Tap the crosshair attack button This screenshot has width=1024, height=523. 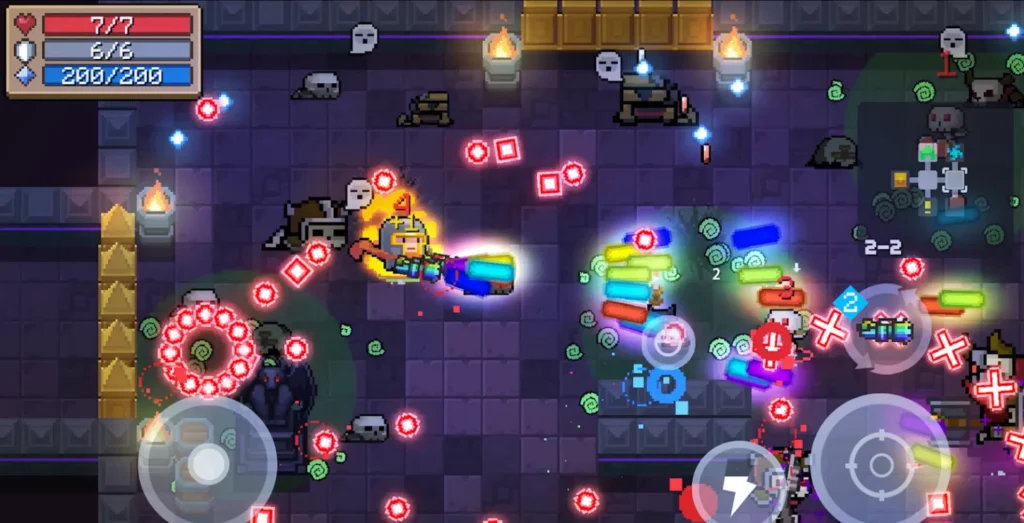pyautogui.click(x=880, y=464)
